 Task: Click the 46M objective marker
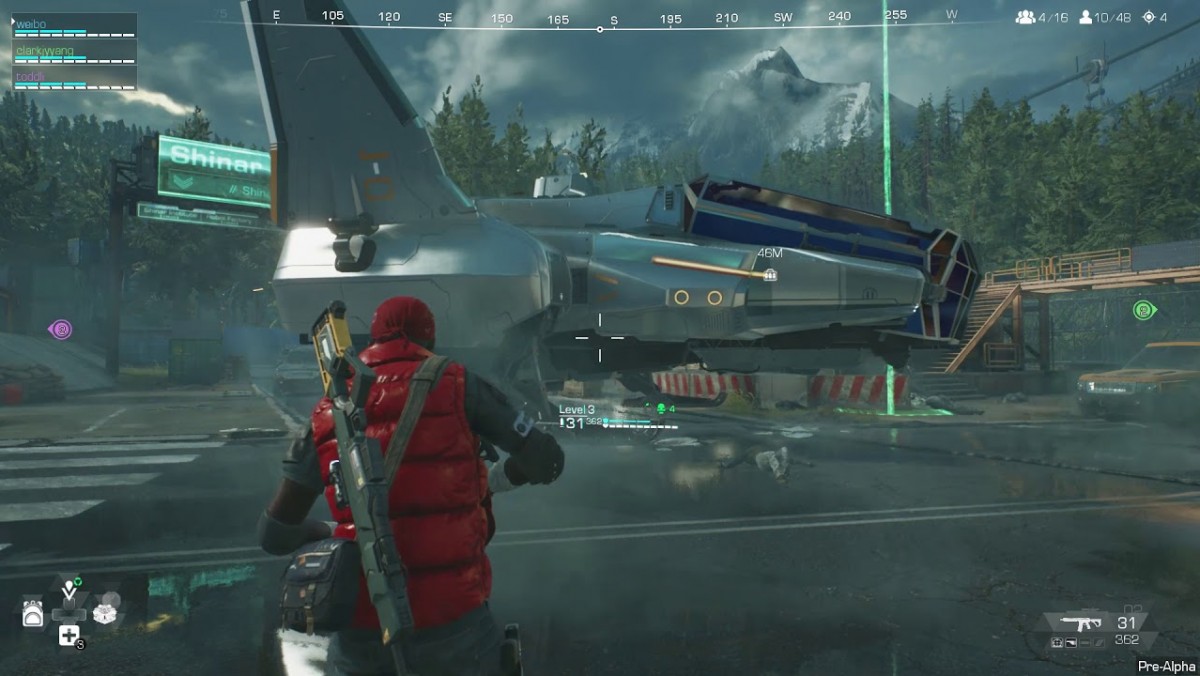[770, 274]
